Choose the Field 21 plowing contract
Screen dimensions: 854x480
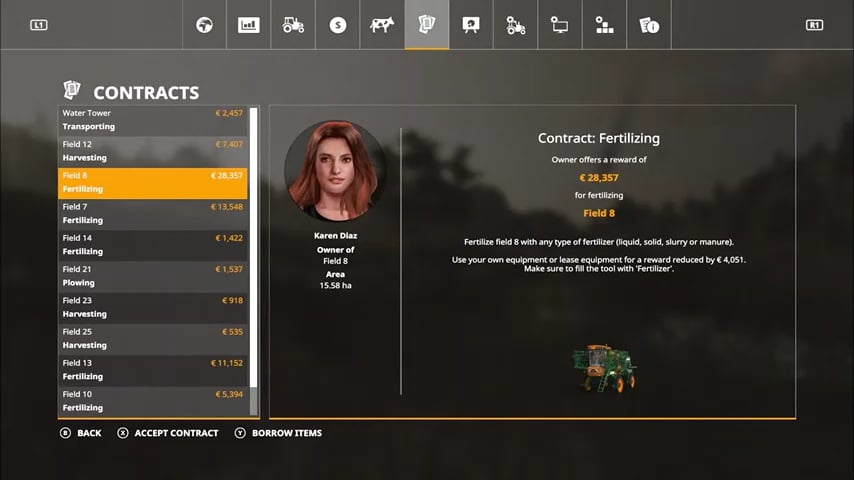(152, 276)
